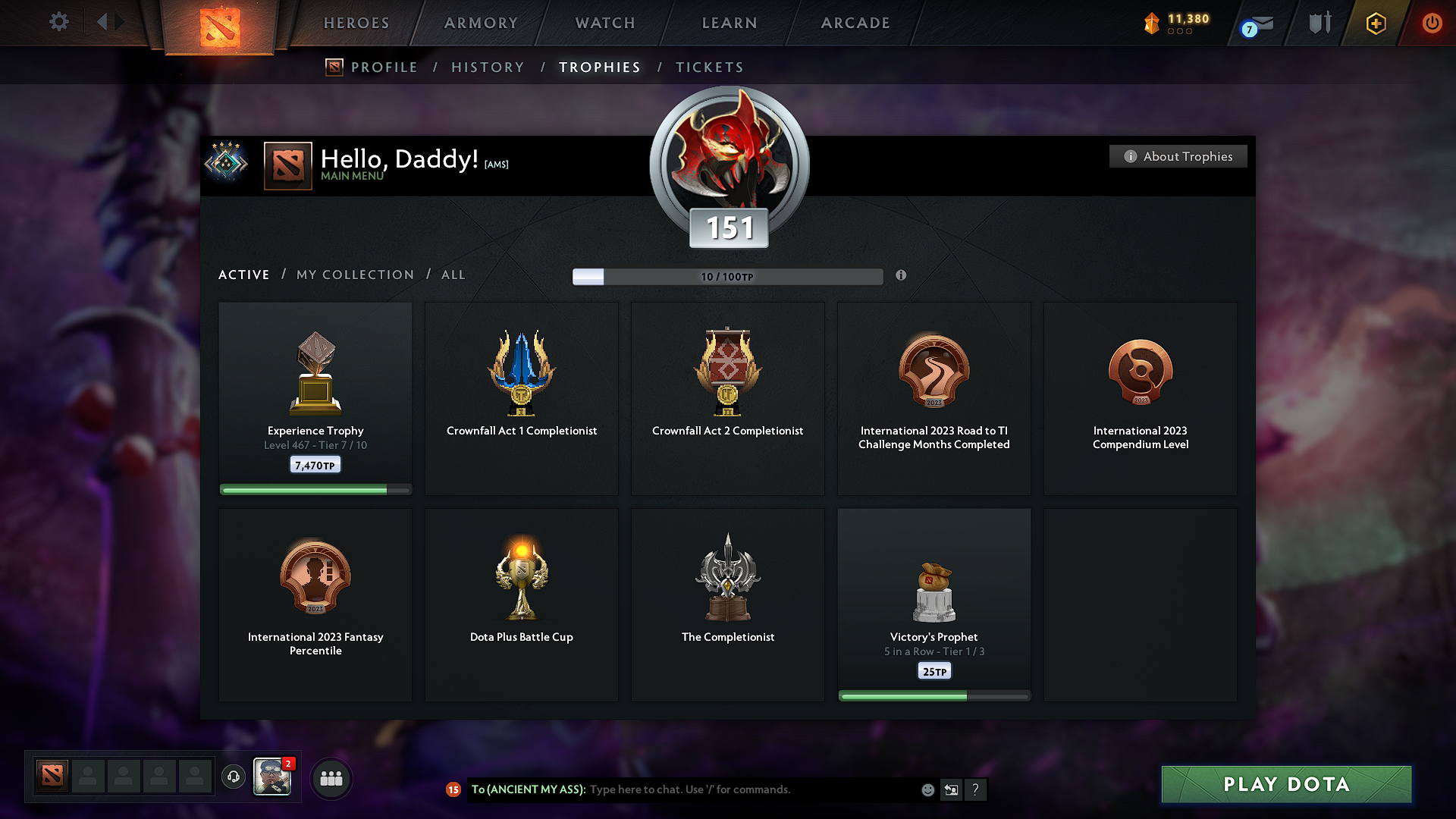Click the question mark icon beside the chat box
1456x819 pixels.
976,789
